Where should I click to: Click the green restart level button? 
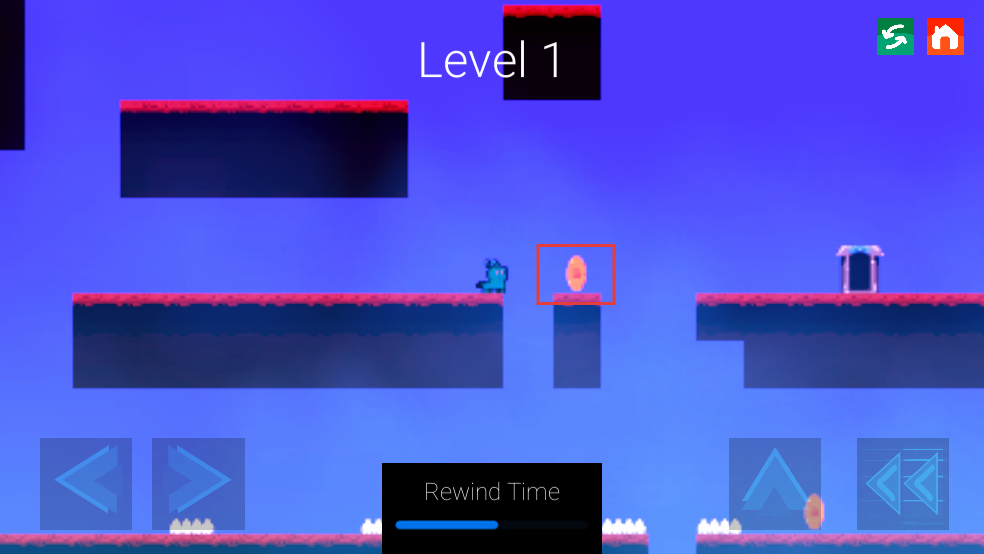click(x=895, y=37)
